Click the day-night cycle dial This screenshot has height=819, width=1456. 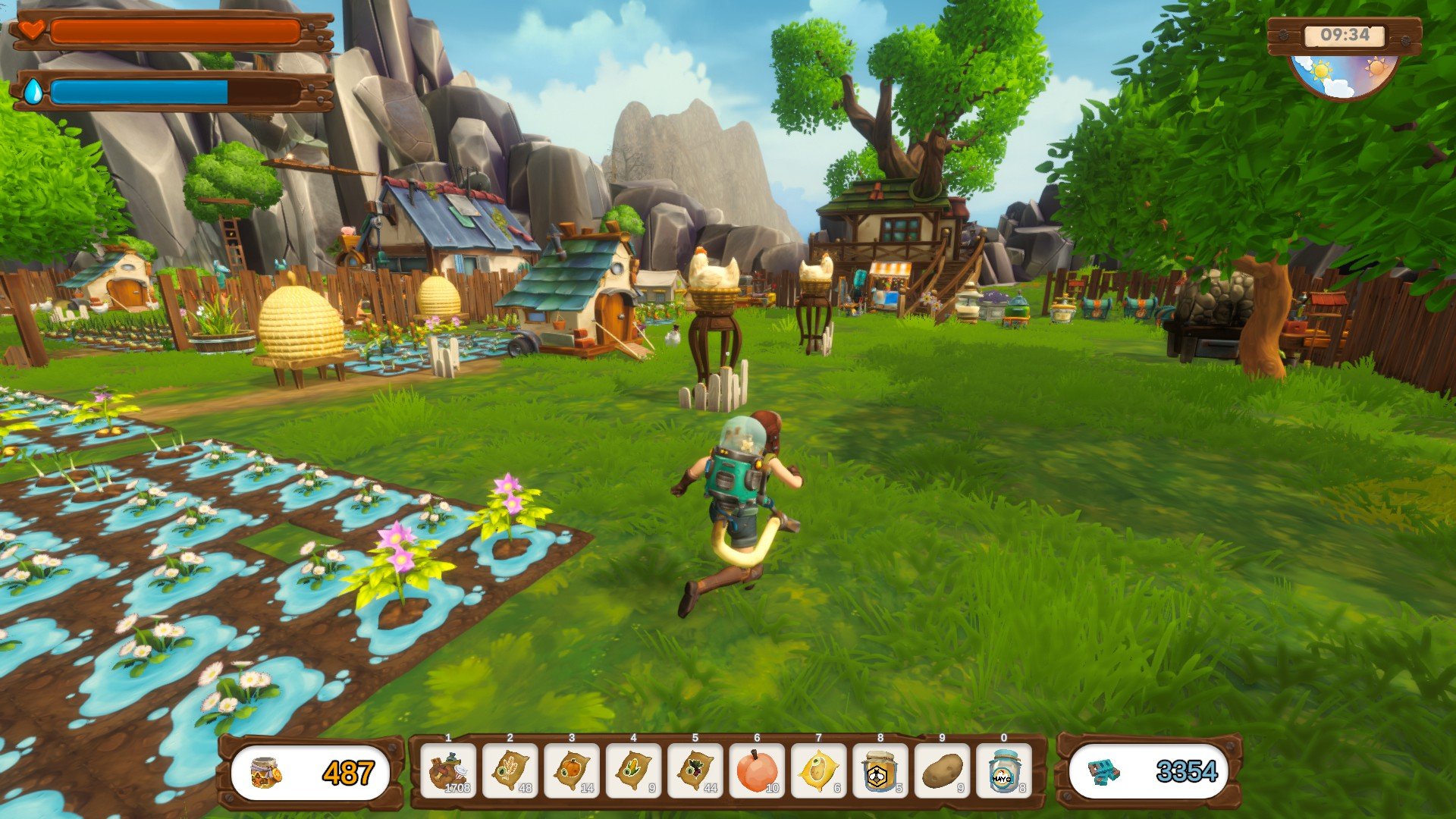coord(1343,77)
